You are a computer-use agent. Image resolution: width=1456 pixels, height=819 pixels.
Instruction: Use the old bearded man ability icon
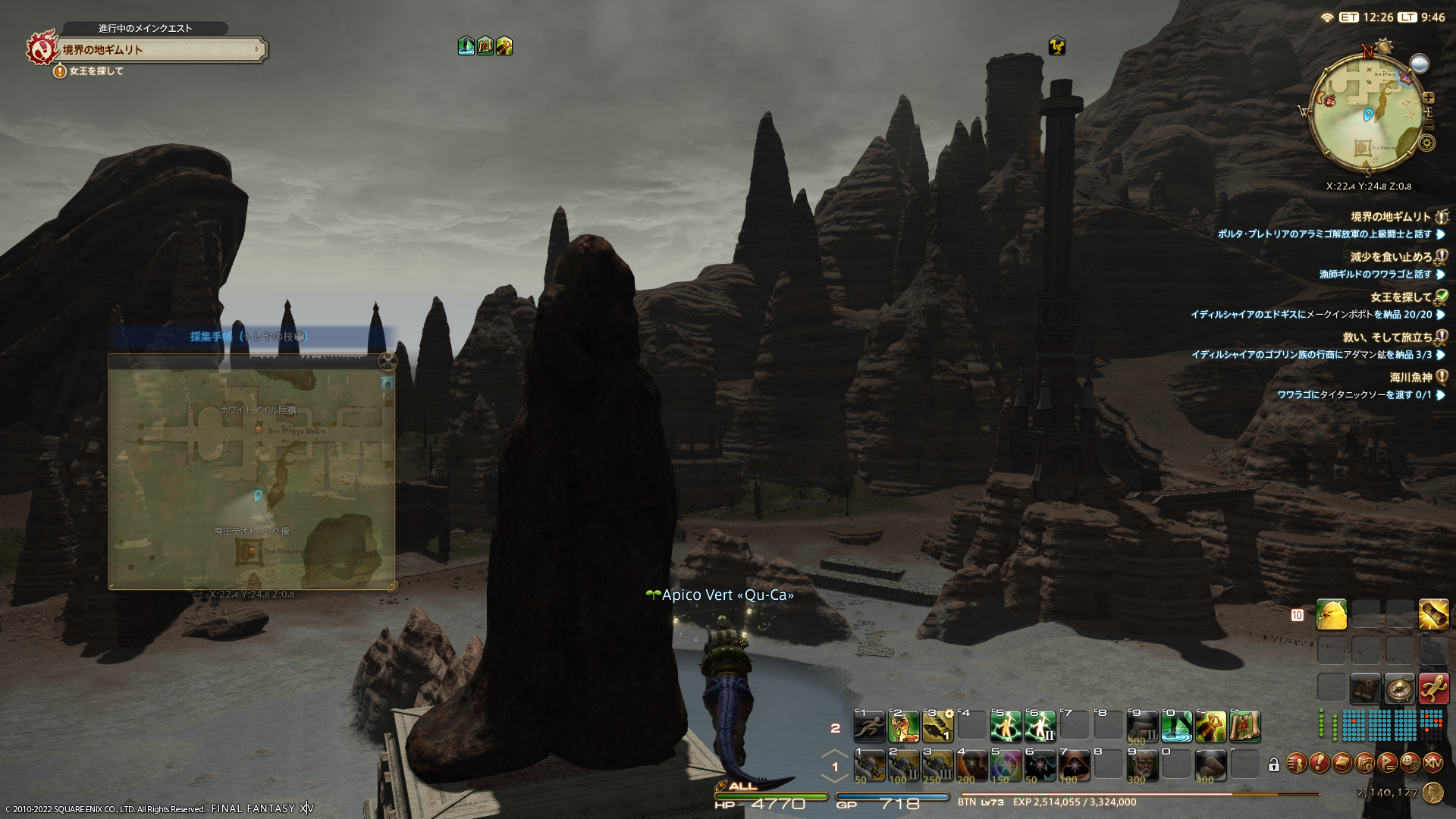1143,766
